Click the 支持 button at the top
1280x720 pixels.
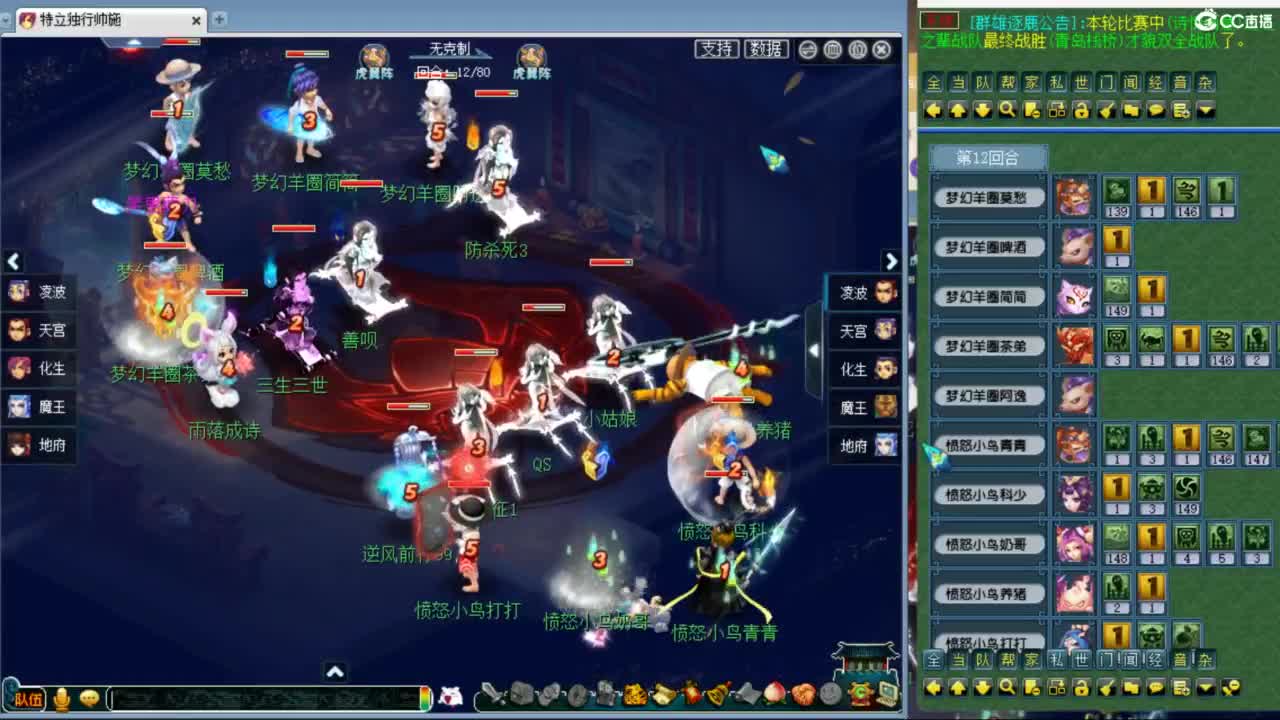(716, 48)
